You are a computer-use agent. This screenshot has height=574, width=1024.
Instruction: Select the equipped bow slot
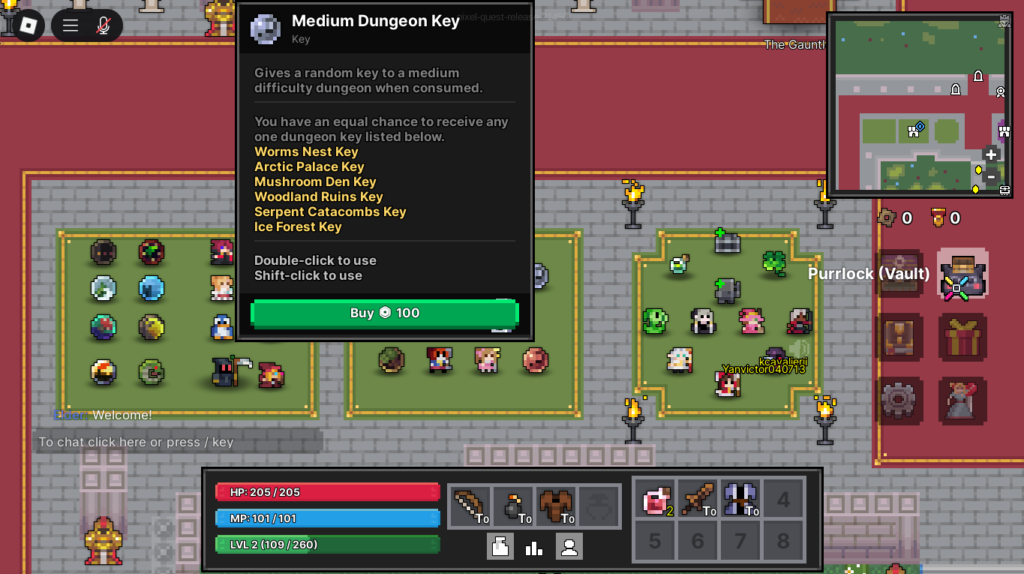tap(469, 506)
